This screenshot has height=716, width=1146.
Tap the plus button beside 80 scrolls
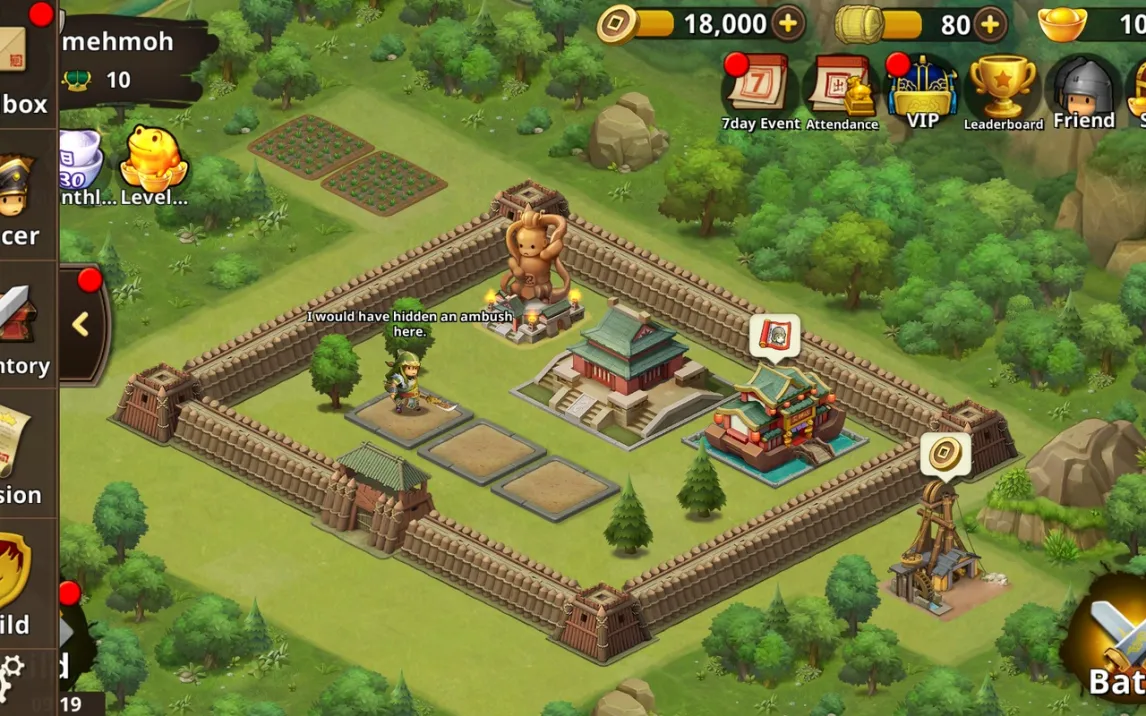989,24
